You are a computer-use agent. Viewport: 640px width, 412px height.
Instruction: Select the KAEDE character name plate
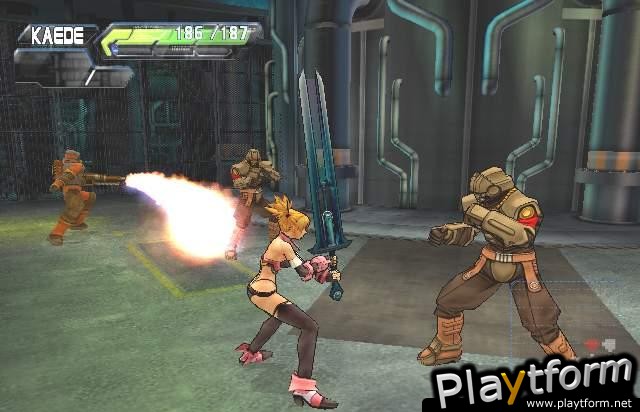coord(57,35)
